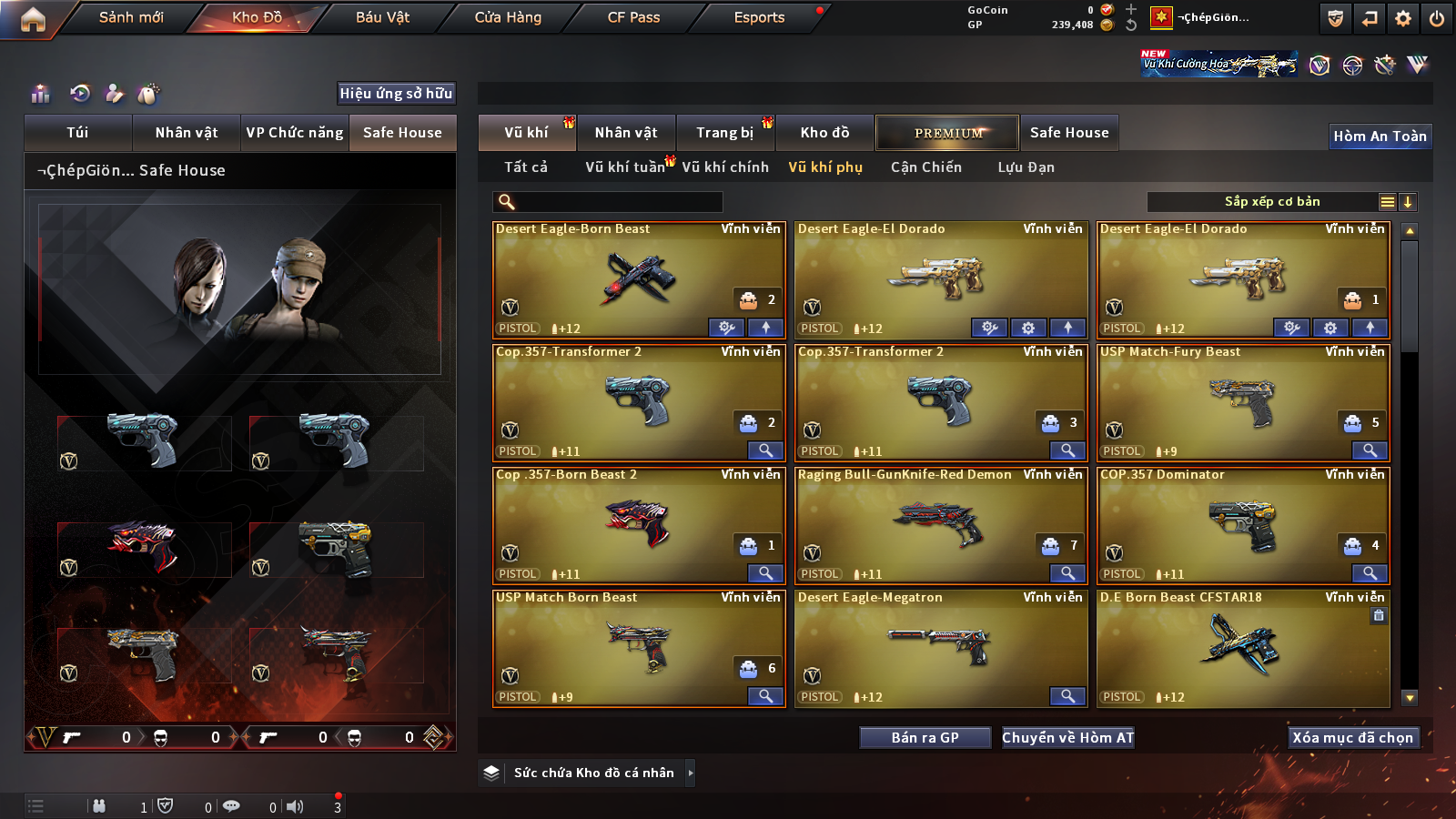Click the home icon
Viewport: 1456px width, 819px height.
[33, 19]
